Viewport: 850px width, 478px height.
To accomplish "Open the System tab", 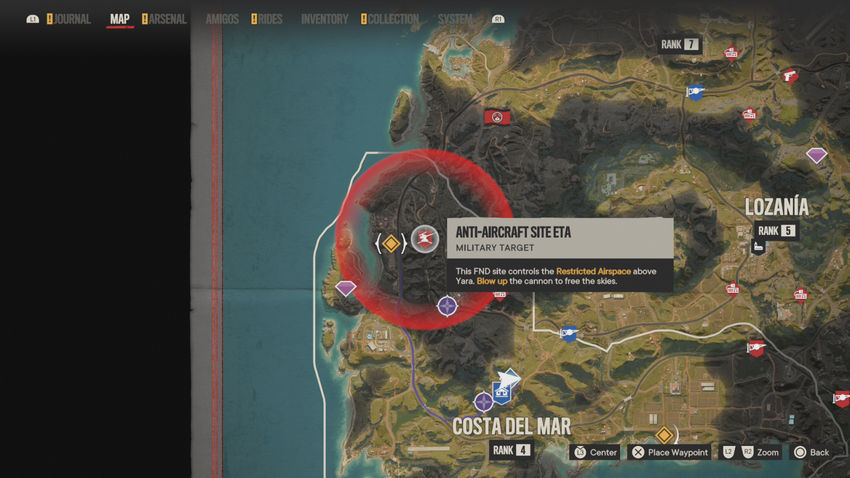I will pos(455,19).
